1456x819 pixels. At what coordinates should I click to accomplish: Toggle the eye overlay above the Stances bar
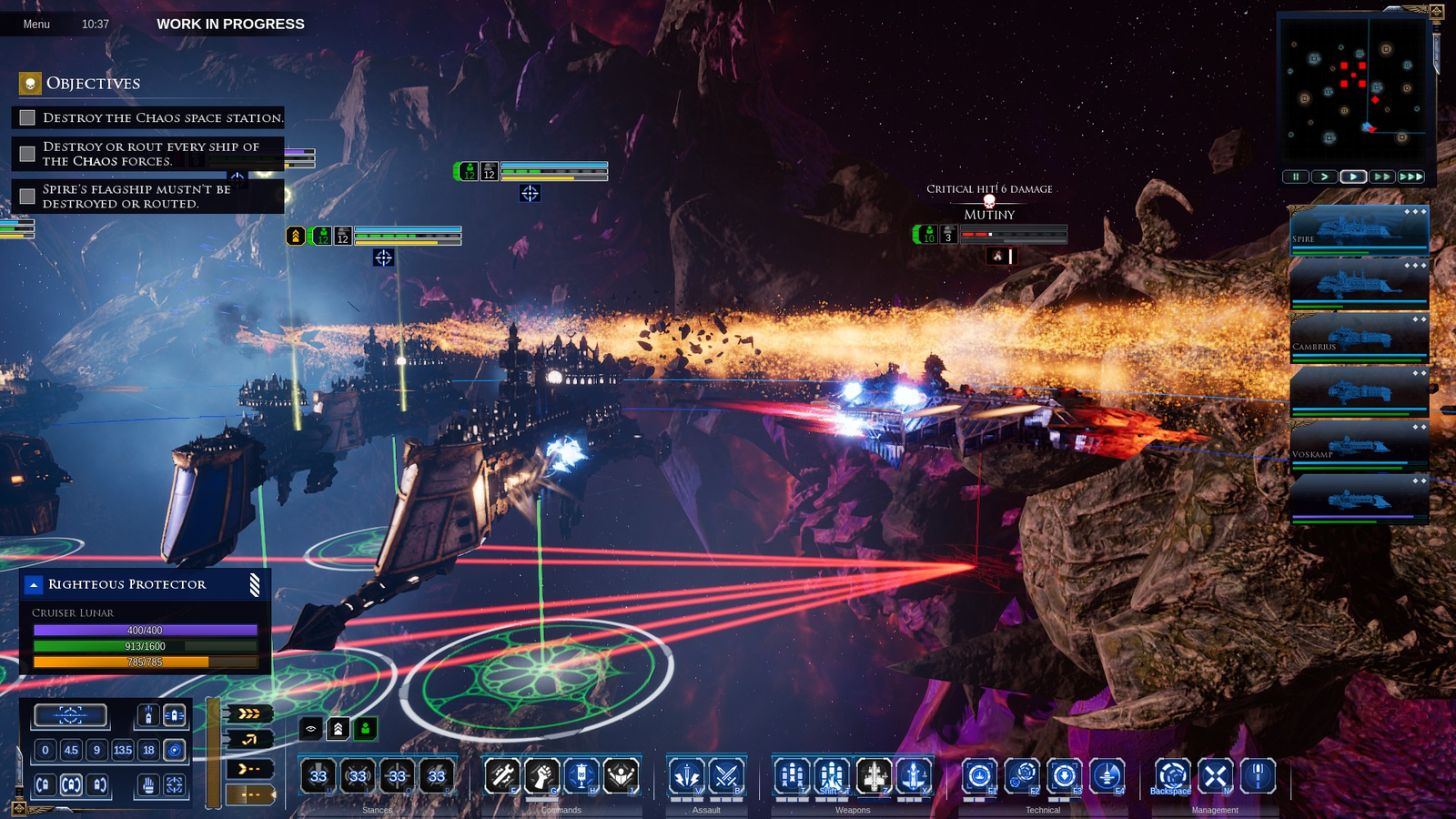[309, 728]
